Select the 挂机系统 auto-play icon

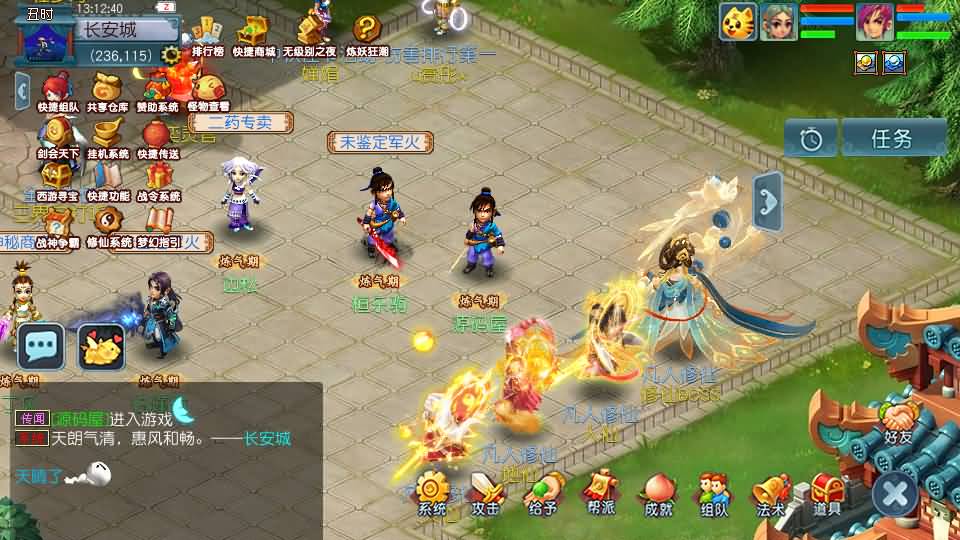(107, 137)
